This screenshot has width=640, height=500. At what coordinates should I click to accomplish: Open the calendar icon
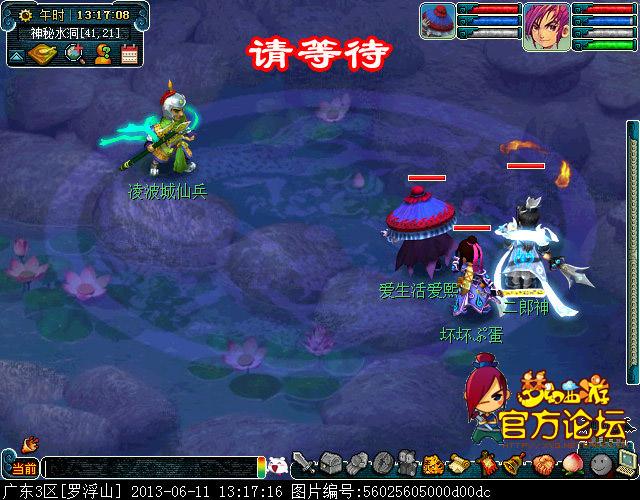point(129,54)
